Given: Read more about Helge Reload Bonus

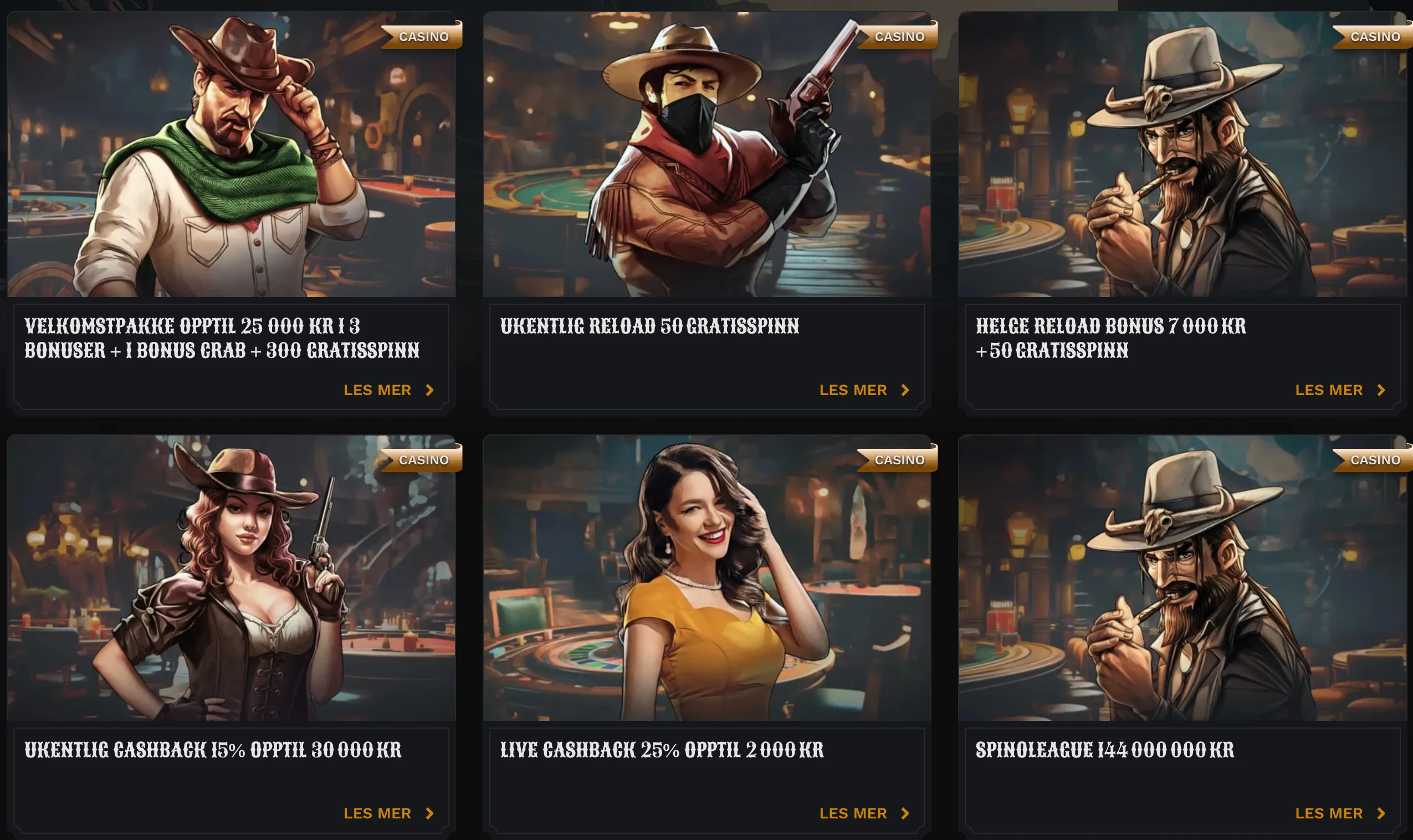Looking at the screenshot, I should 1340,390.
